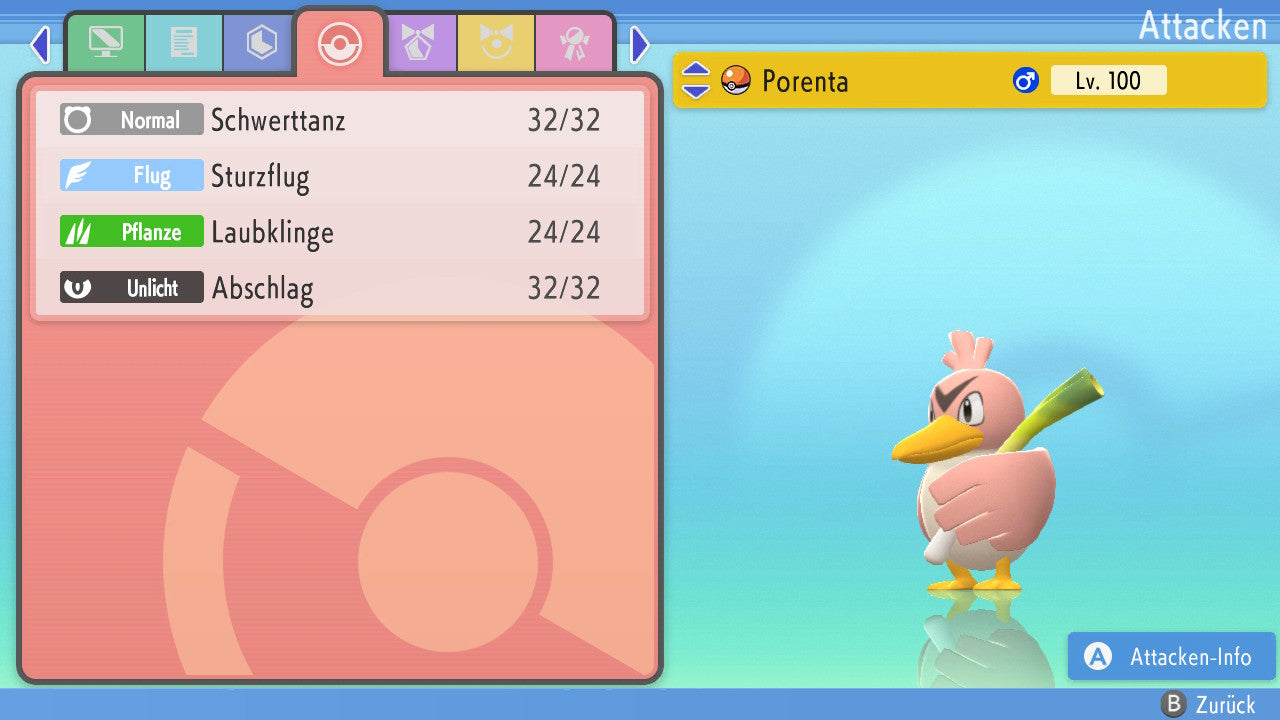This screenshot has width=1280, height=720.
Task: Choose the Sturzflug flying move
Action: 340,176
